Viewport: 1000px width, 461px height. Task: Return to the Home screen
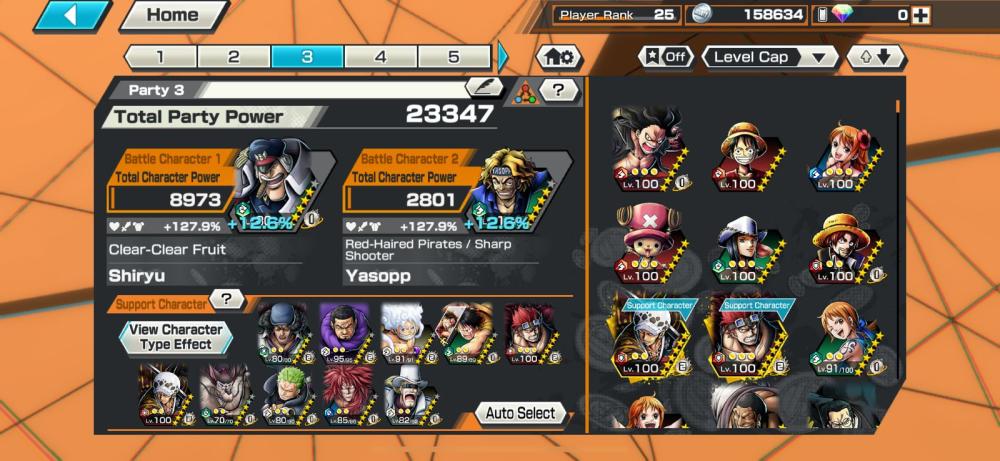(x=173, y=16)
